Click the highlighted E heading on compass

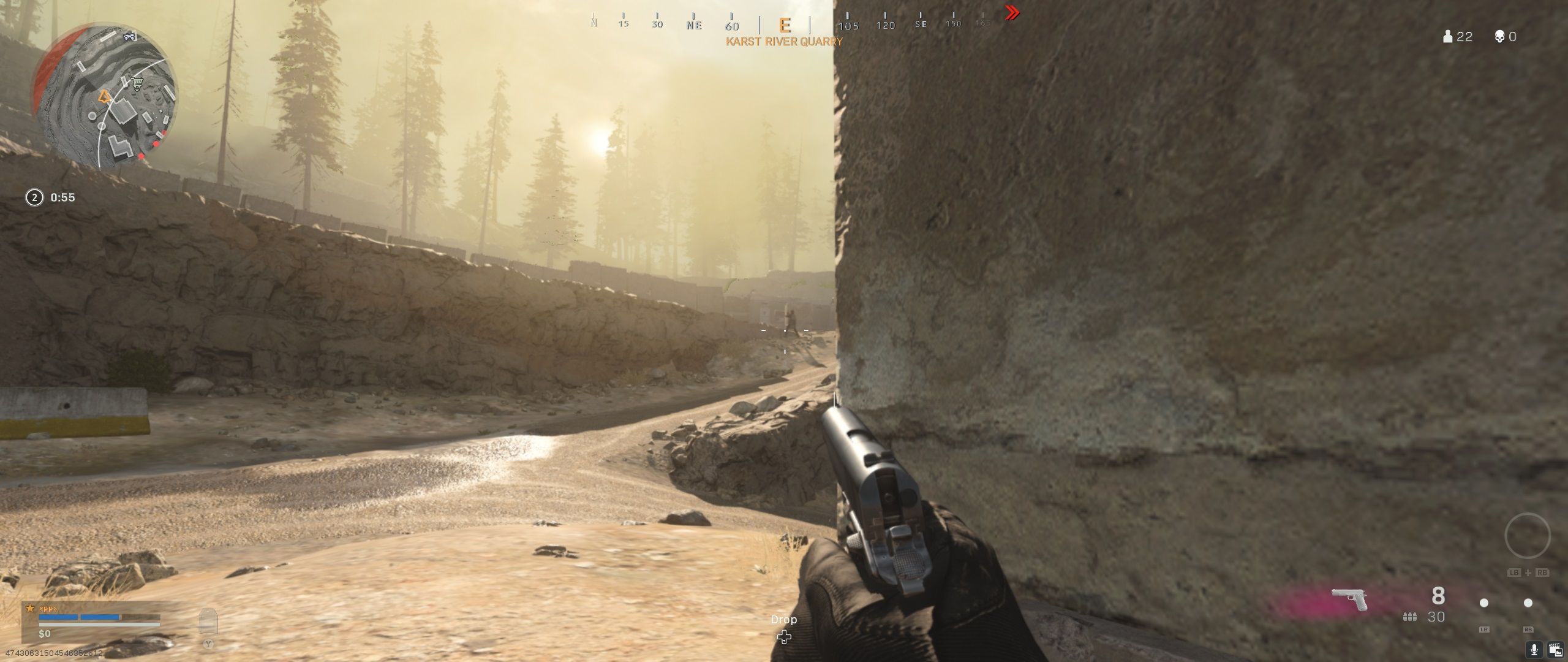(785, 26)
